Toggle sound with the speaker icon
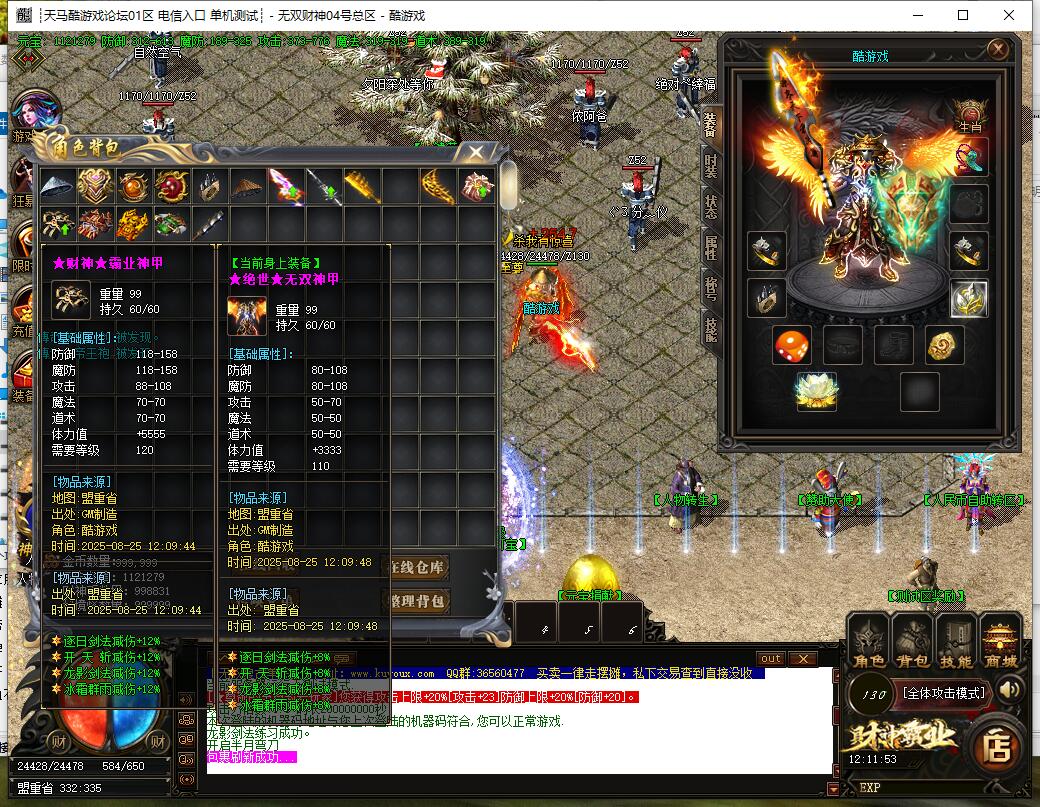The height and width of the screenshot is (807, 1040). 1010,689
